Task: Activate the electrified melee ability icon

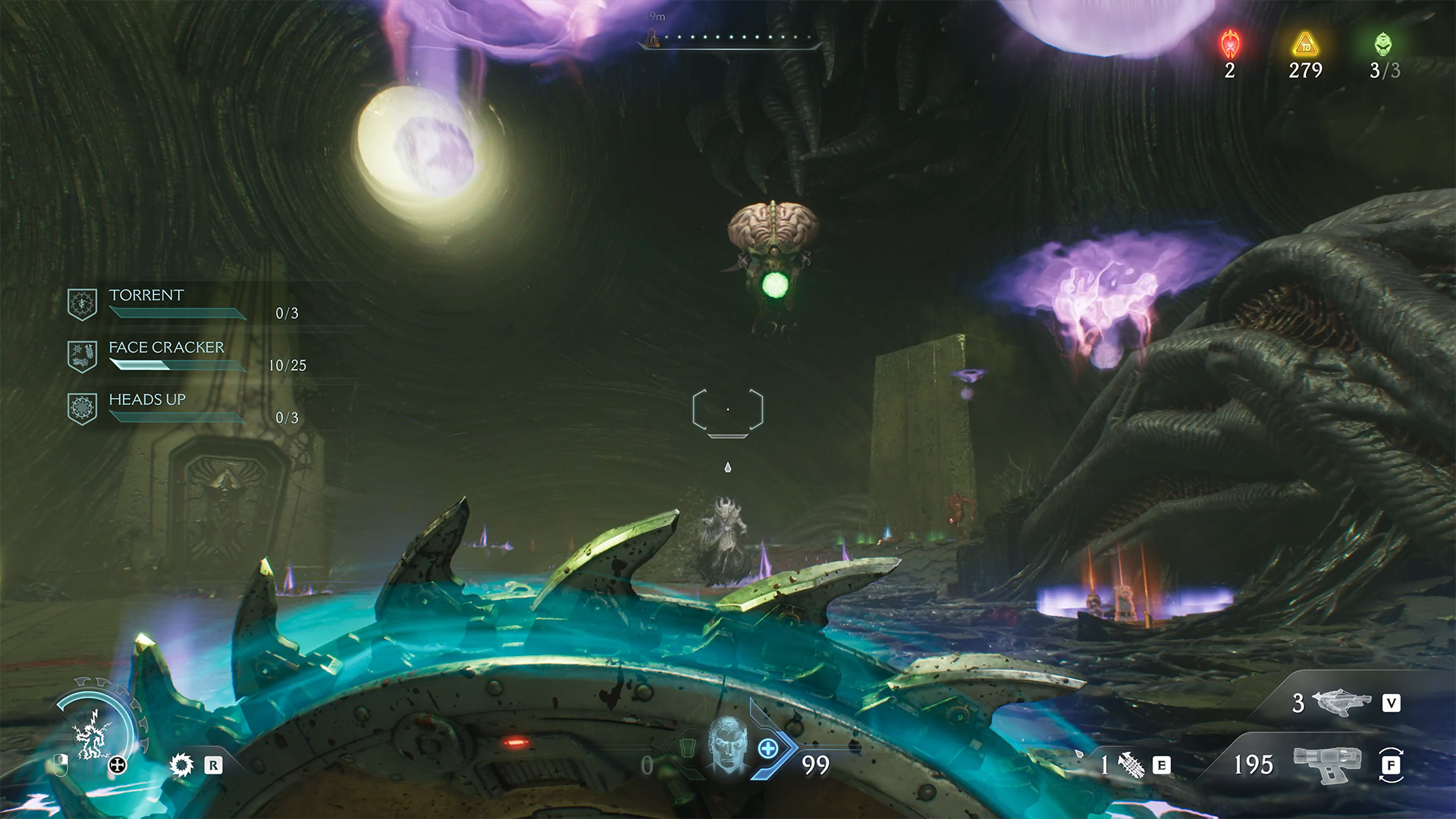Action: (93, 736)
